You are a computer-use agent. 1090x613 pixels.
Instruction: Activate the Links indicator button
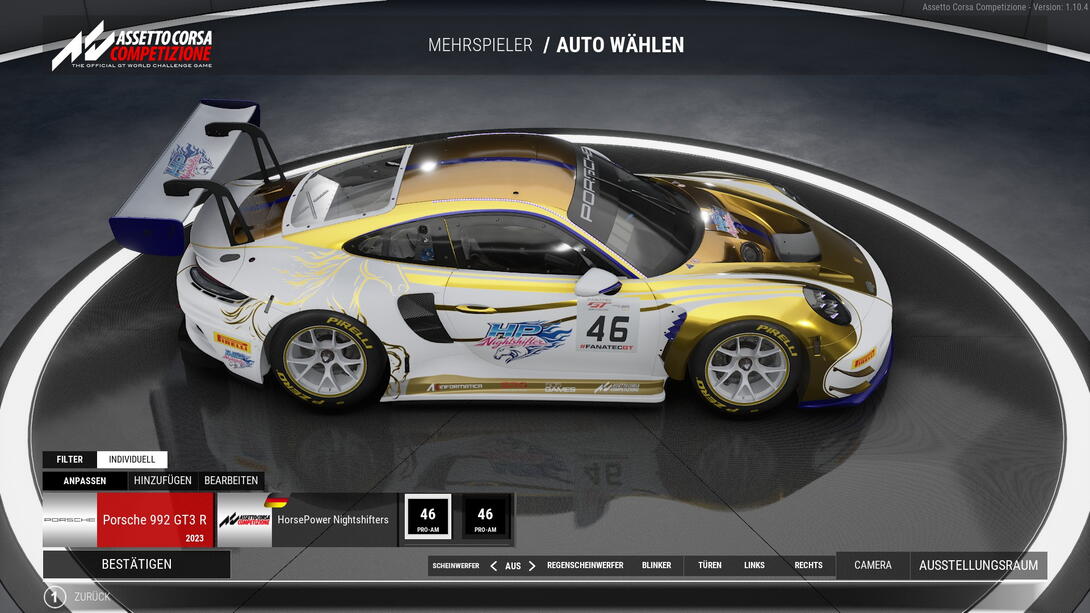(x=754, y=566)
